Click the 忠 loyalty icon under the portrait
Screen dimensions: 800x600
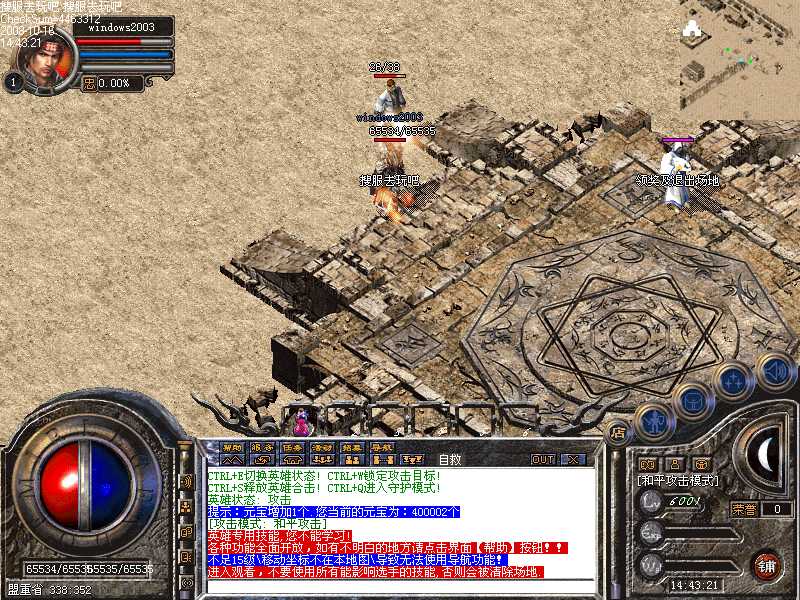coord(89,84)
